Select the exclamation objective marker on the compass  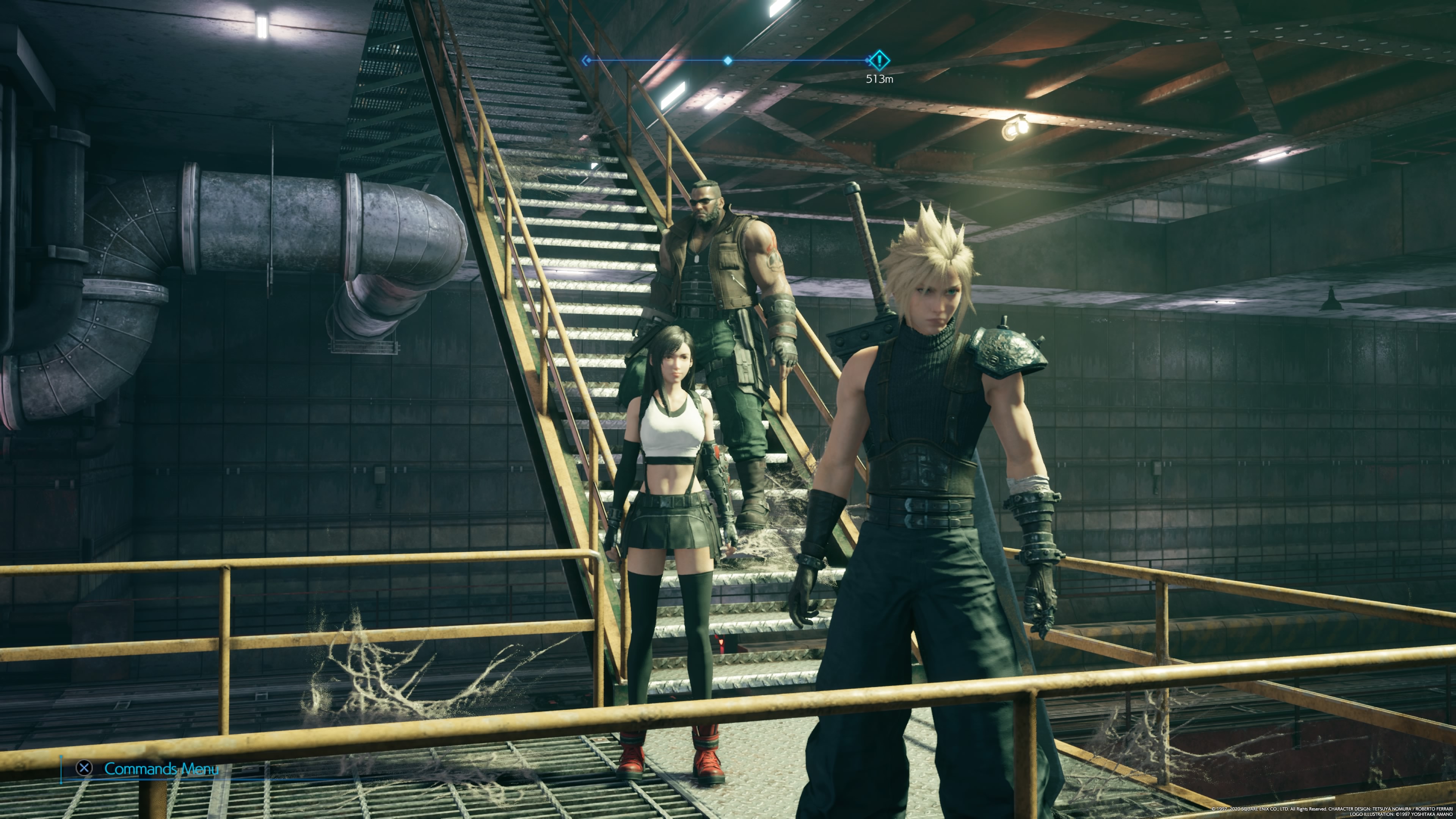coord(879,60)
